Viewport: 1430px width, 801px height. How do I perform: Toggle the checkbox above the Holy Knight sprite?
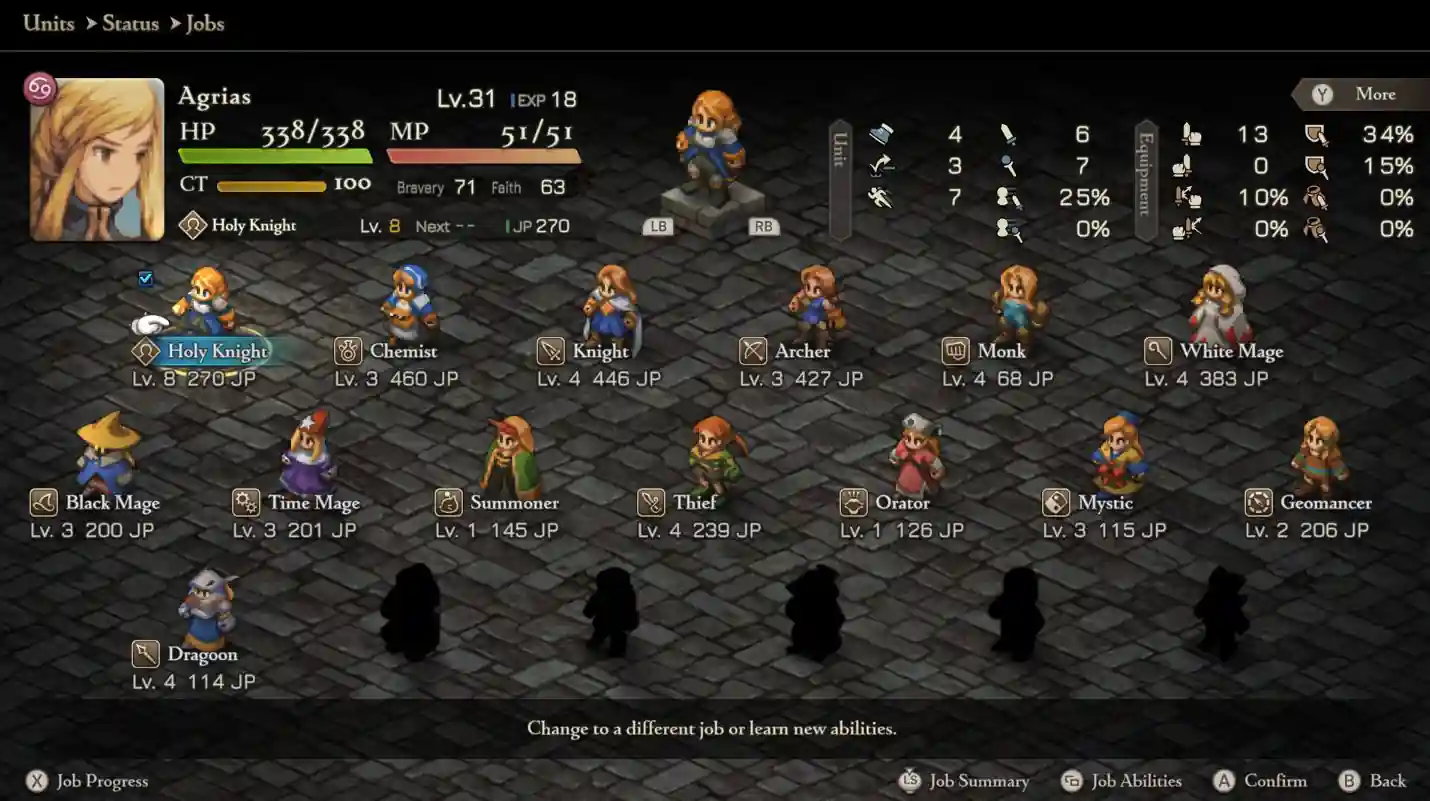[146, 279]
